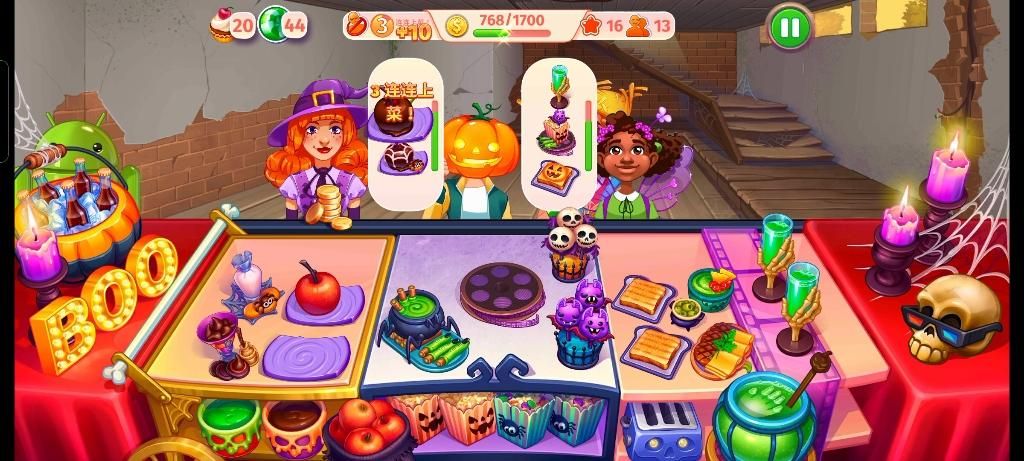Select the film reel cake tray
Screen dimensions: 1024x461
502,290
